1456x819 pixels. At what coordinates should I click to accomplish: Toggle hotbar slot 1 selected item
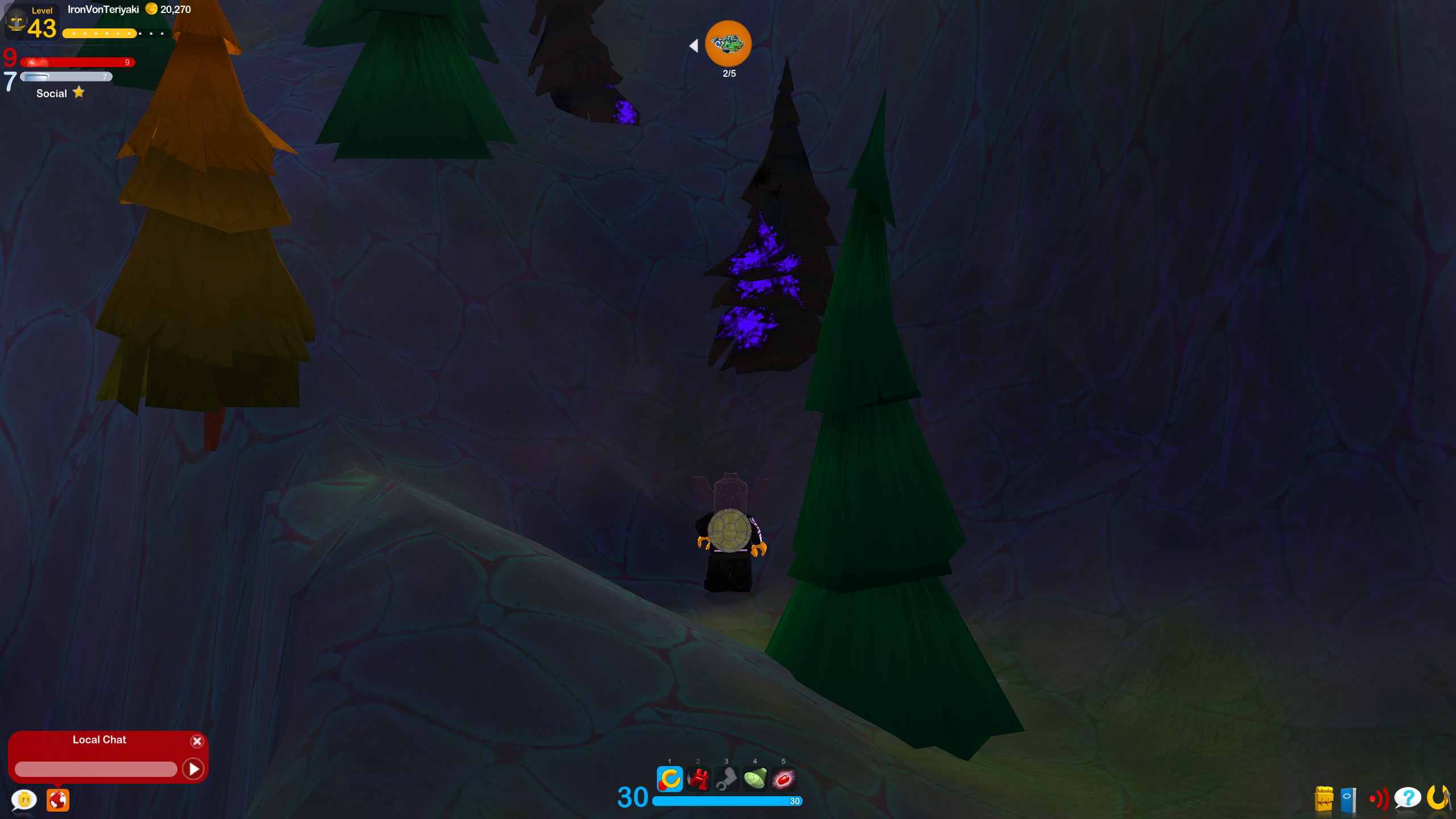click(670, 780)
